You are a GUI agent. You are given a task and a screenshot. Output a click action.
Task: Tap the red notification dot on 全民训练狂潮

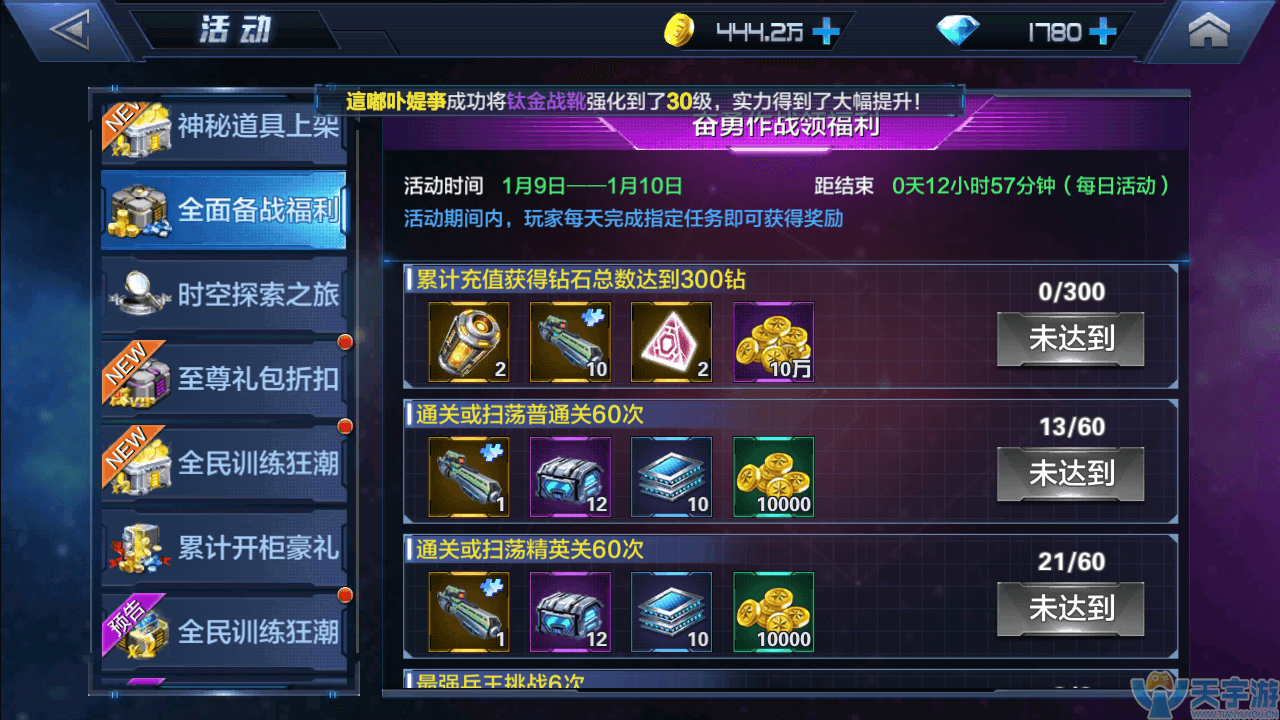[345, 425]
